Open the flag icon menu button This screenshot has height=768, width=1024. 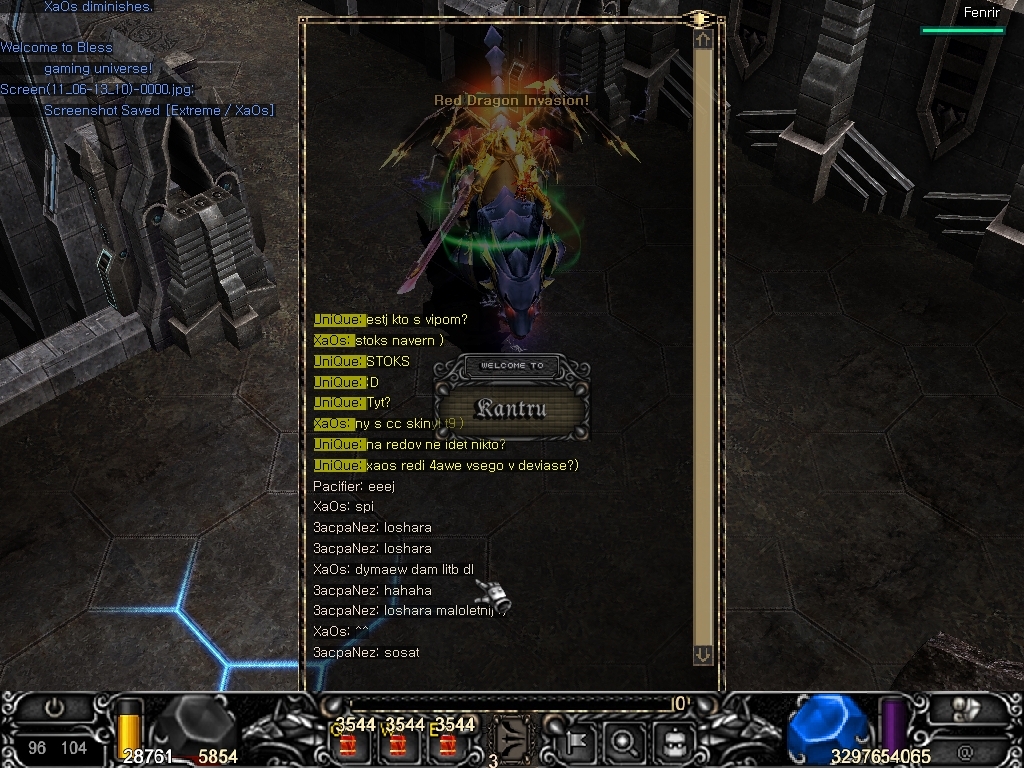pos(579,742)
